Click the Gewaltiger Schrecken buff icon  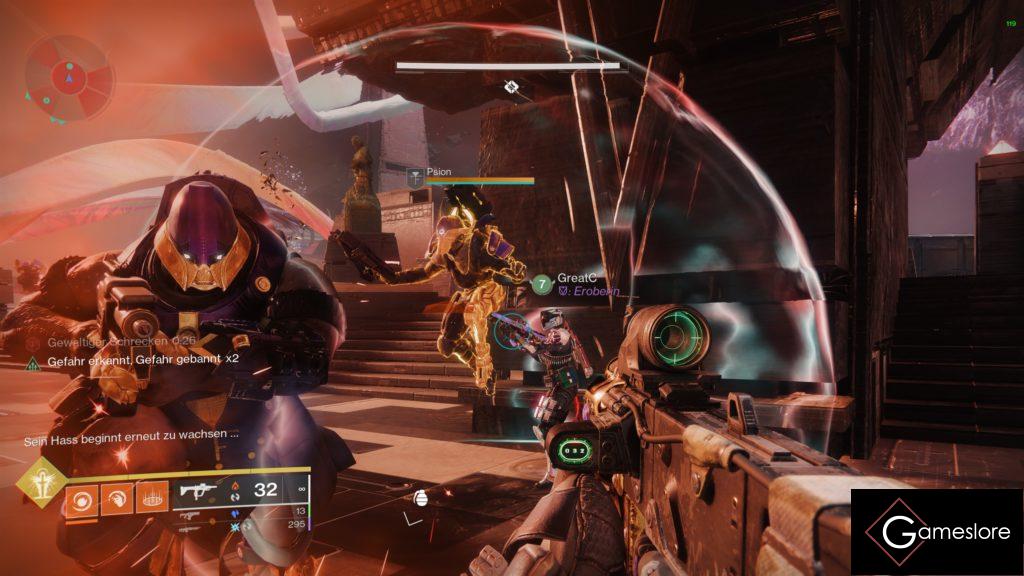(33, 343)
